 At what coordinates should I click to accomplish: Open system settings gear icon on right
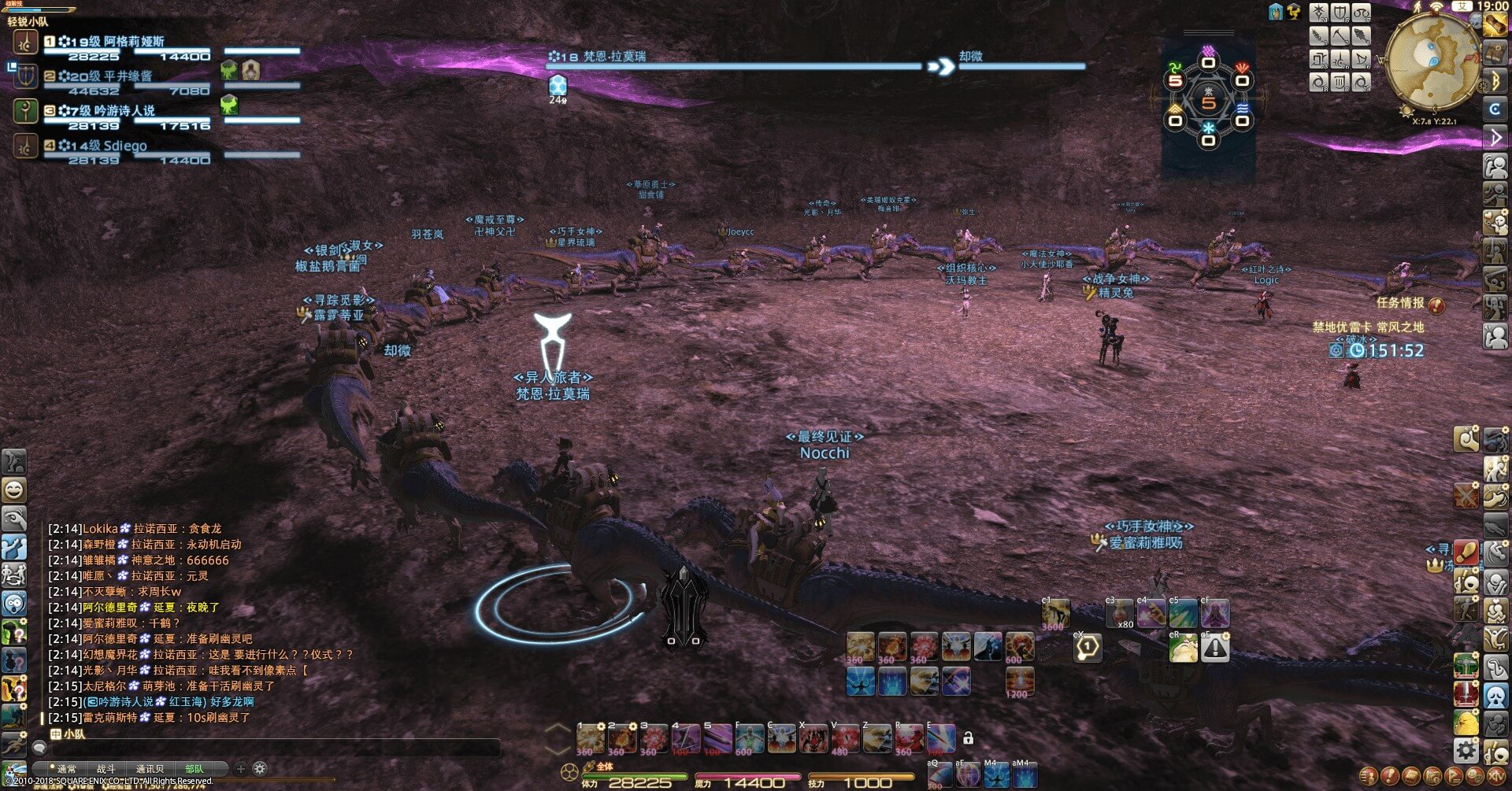coord(1466,750)
